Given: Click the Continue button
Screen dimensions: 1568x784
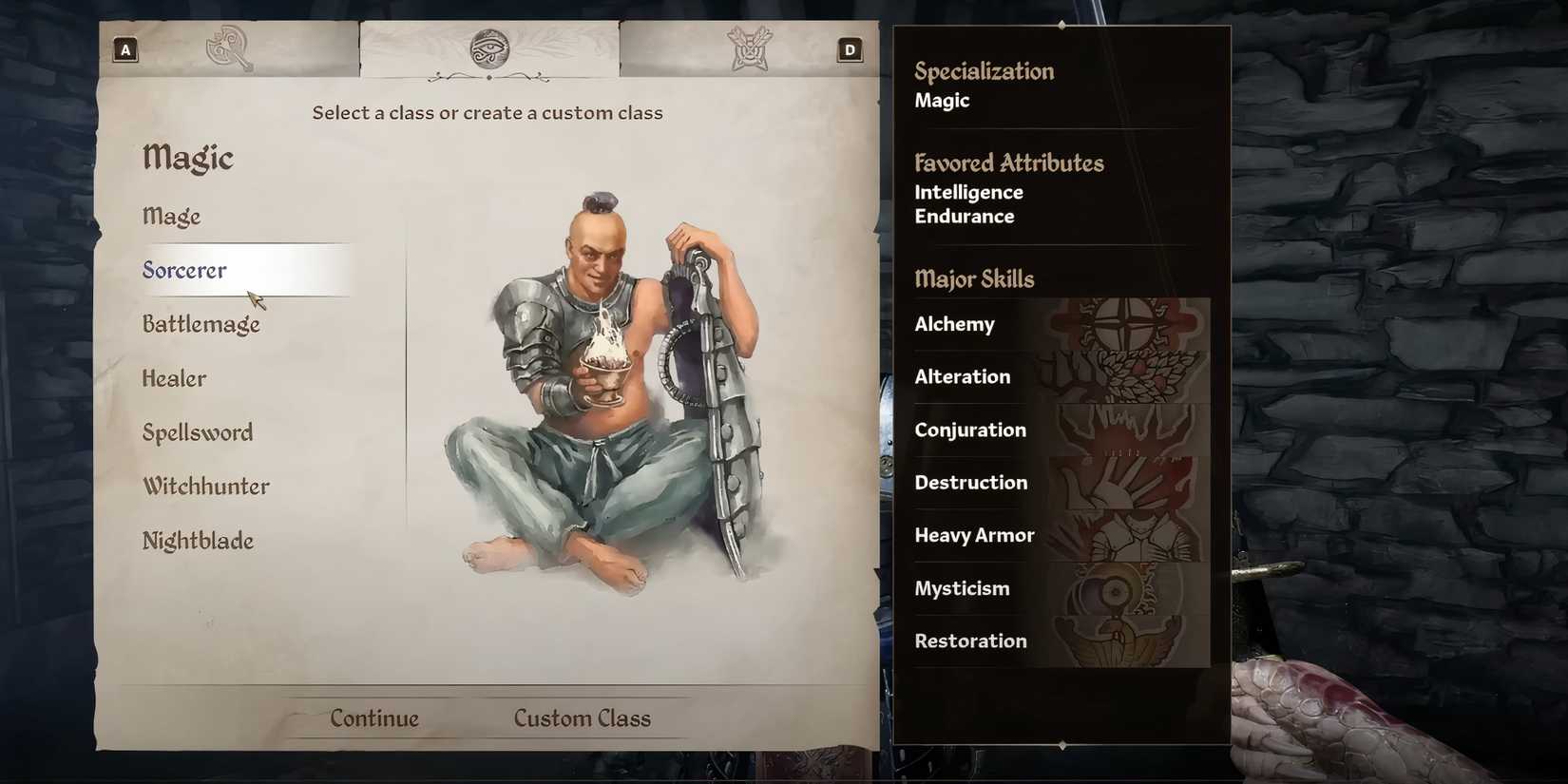Looking at the screenshot, I should [374, 718].
